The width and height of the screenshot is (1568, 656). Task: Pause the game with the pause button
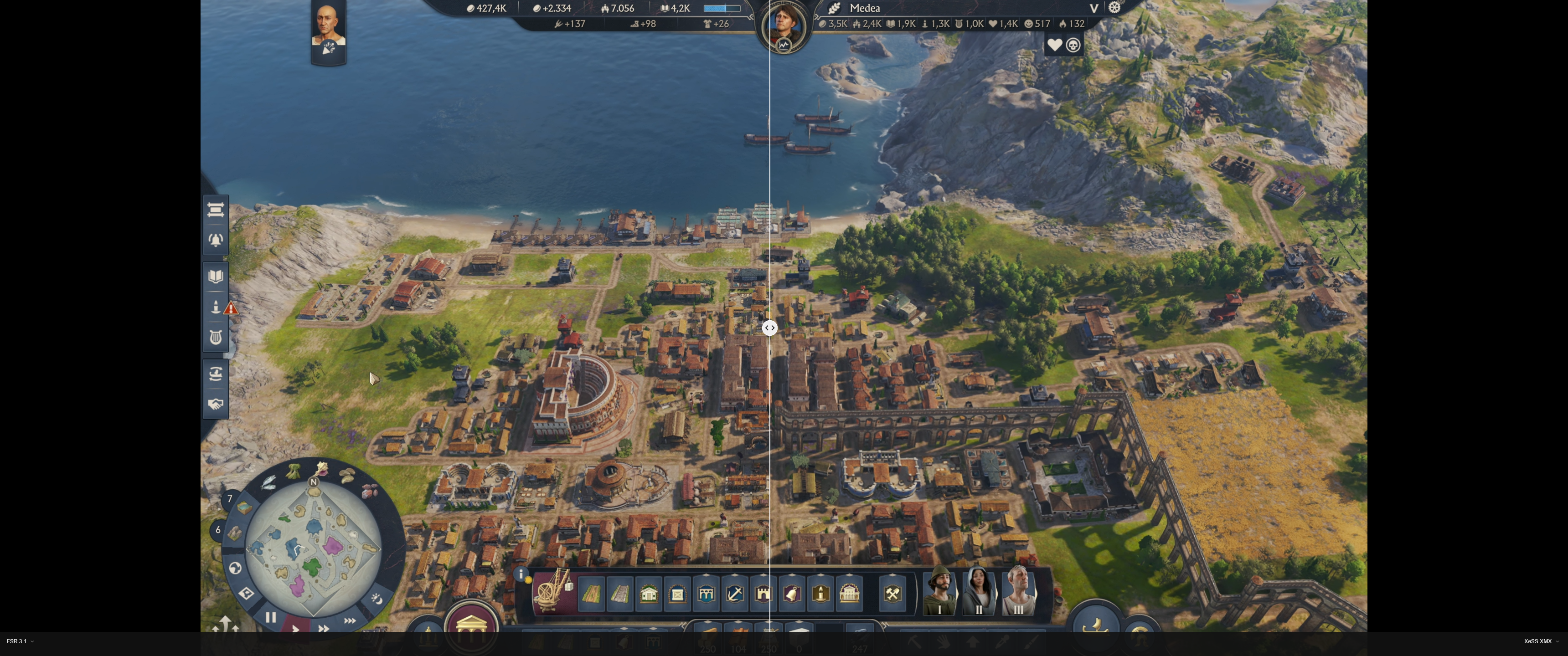coord(270,617)
